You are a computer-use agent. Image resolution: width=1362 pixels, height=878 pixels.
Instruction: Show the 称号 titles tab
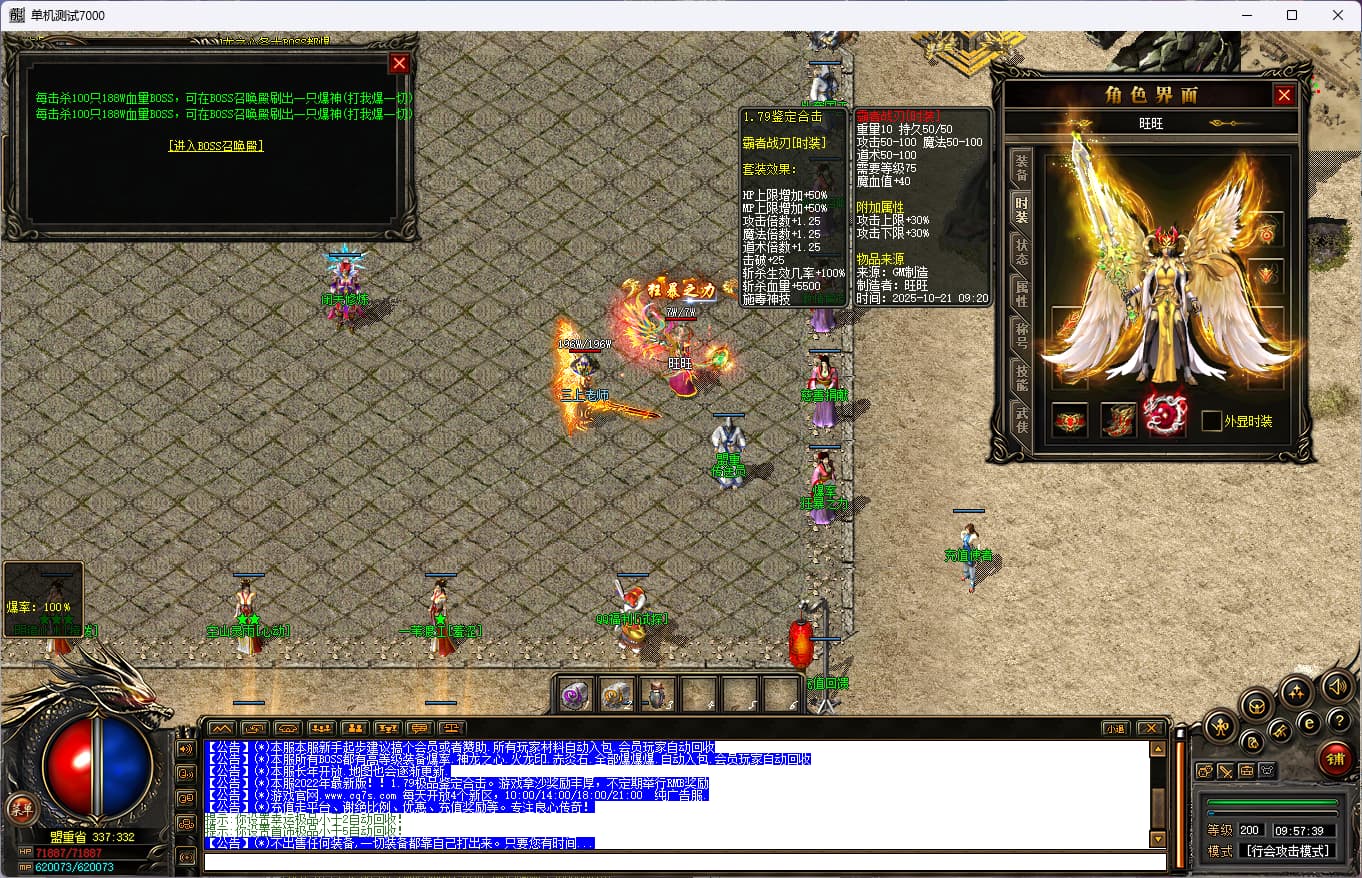(1021, 334)
